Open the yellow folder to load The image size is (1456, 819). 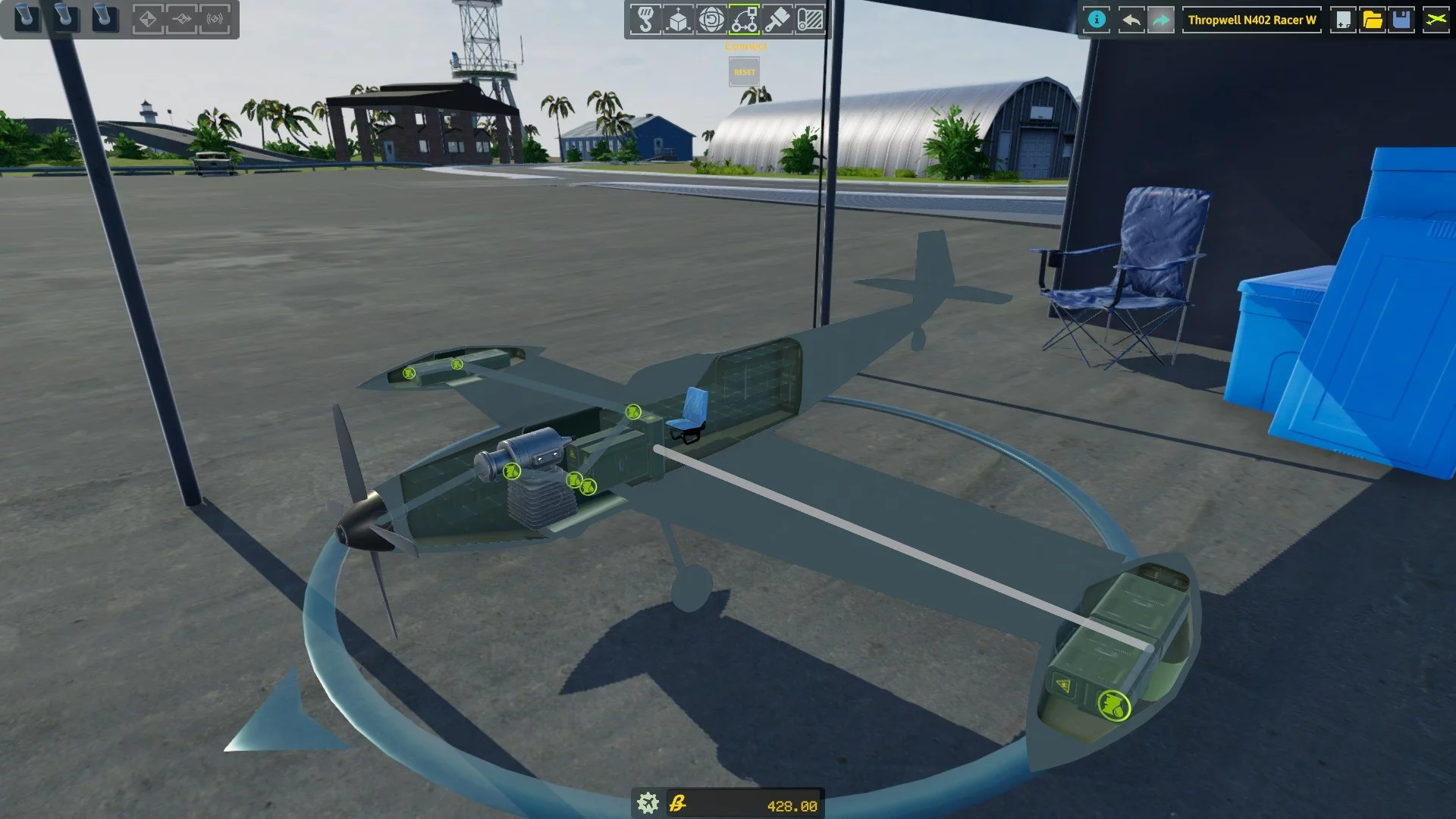point(1373,20)
